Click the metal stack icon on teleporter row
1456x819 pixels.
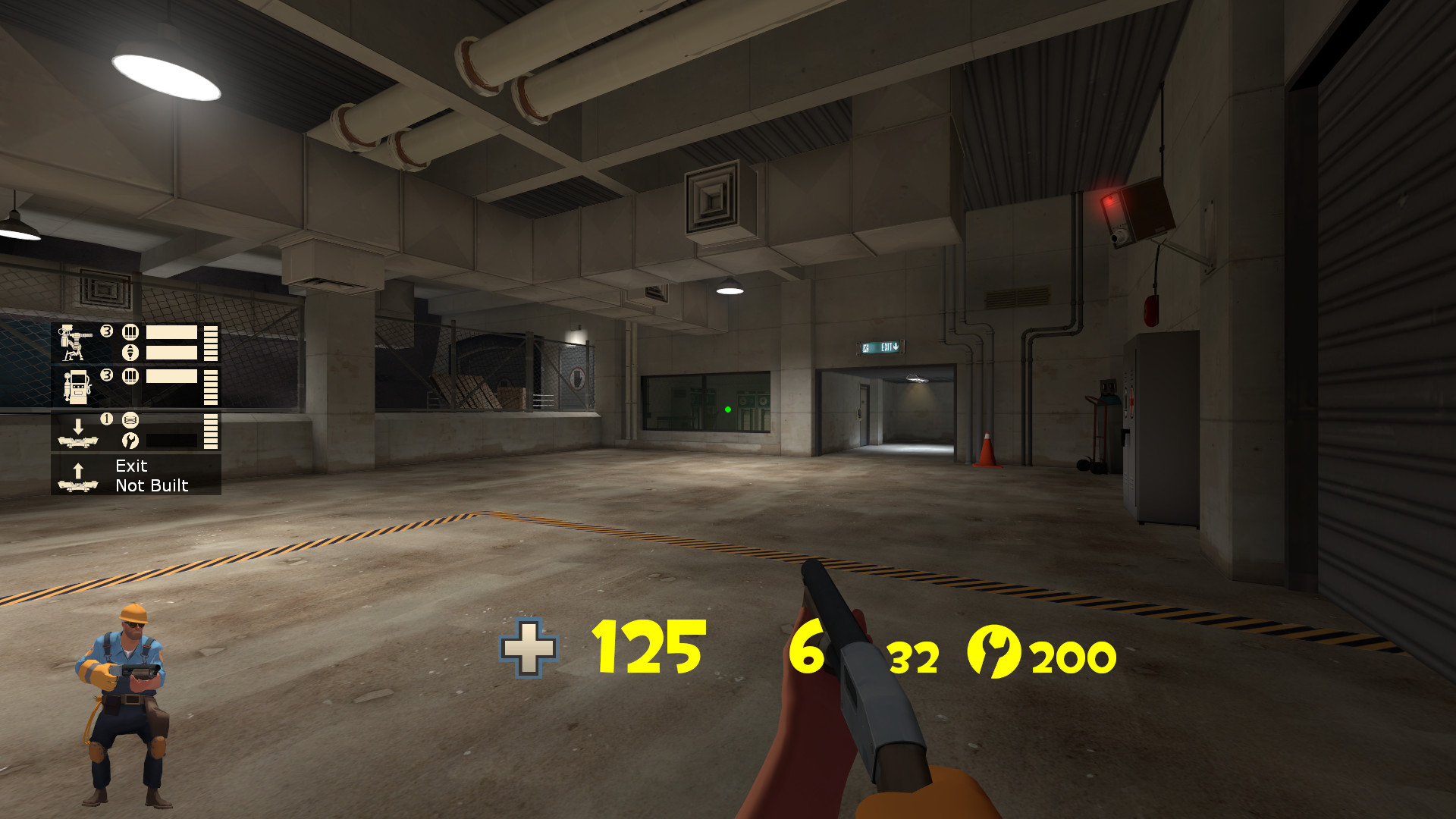click(x=130, y=420)
